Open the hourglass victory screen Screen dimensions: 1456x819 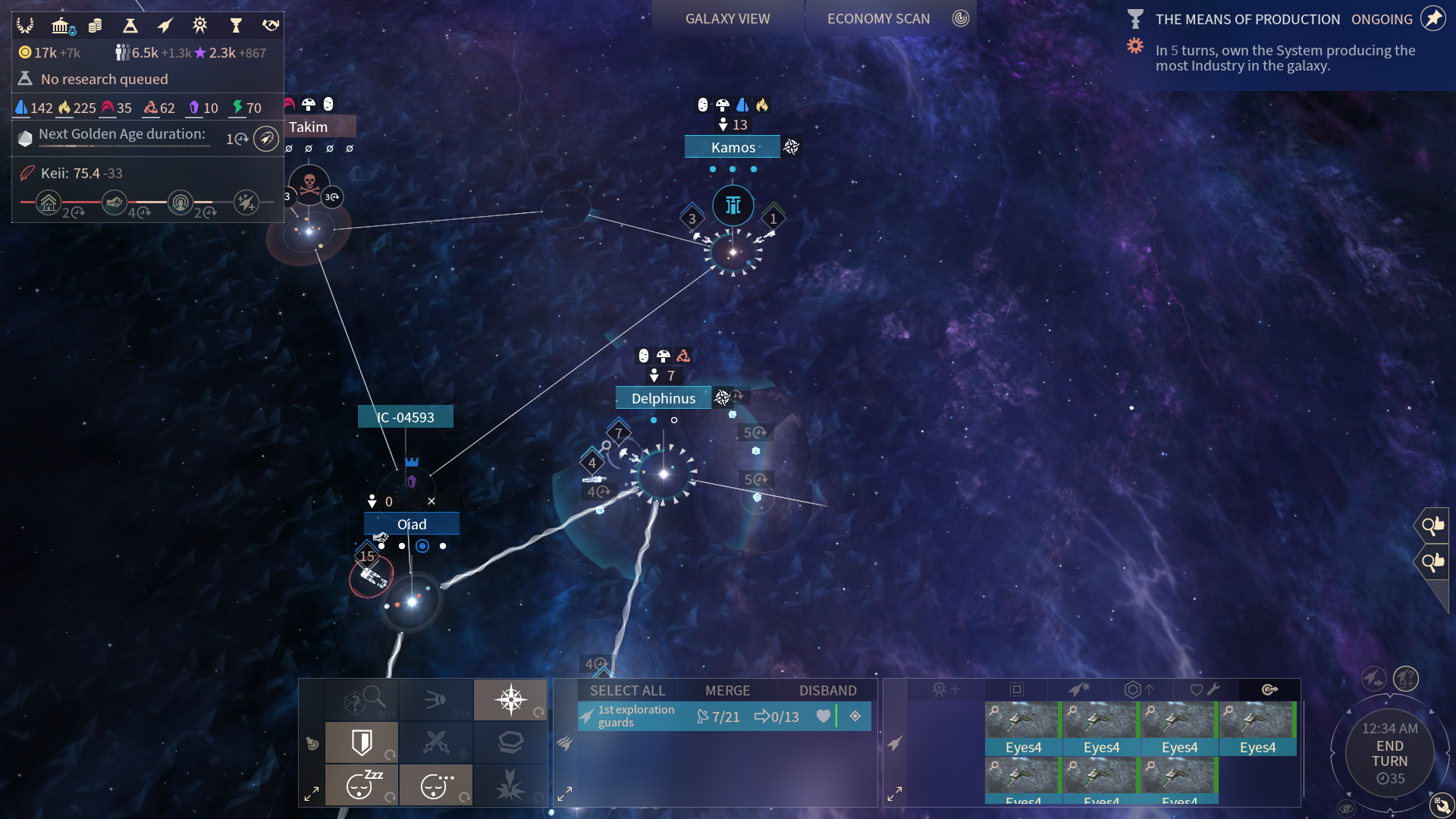pyautogui.click(x=236, y=26)
